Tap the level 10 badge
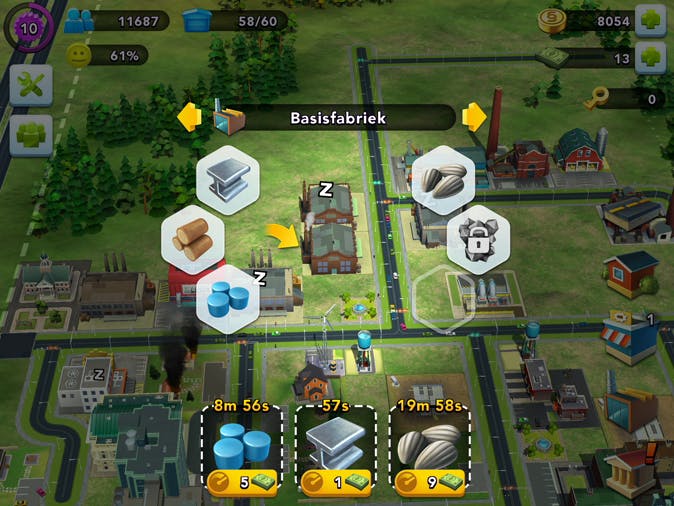 [x=28, y=27]
